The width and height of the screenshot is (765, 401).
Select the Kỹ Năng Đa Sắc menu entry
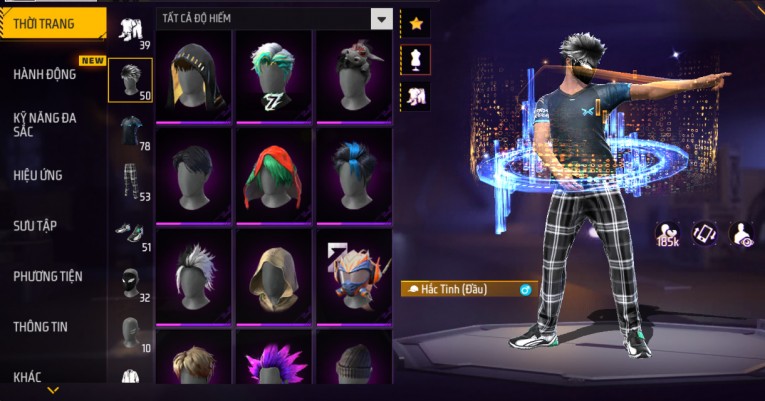(x=45, y=124)
